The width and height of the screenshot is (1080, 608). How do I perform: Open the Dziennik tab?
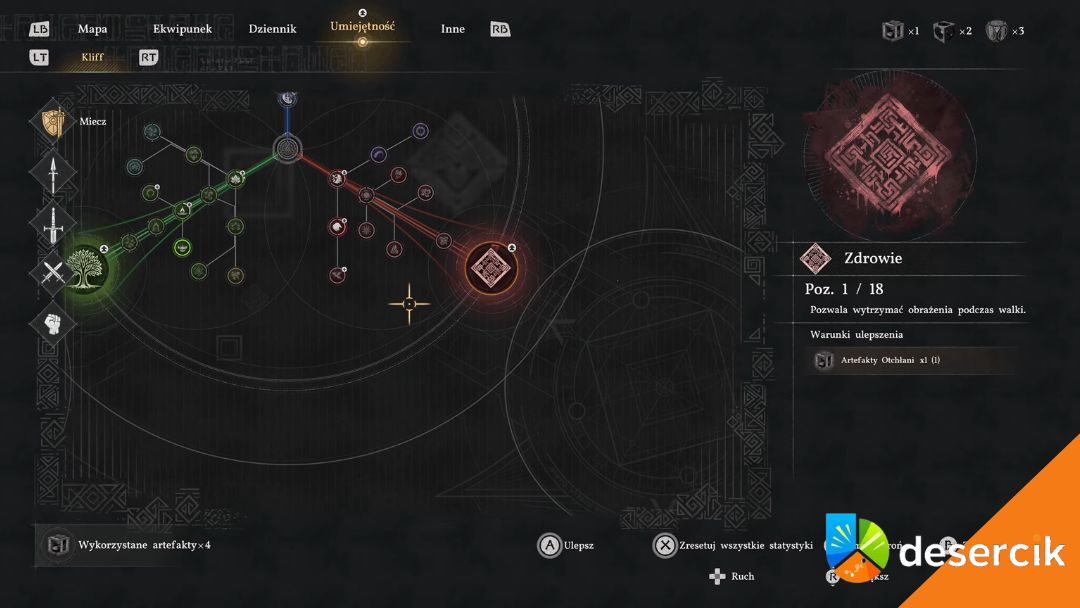click(272, 29)
